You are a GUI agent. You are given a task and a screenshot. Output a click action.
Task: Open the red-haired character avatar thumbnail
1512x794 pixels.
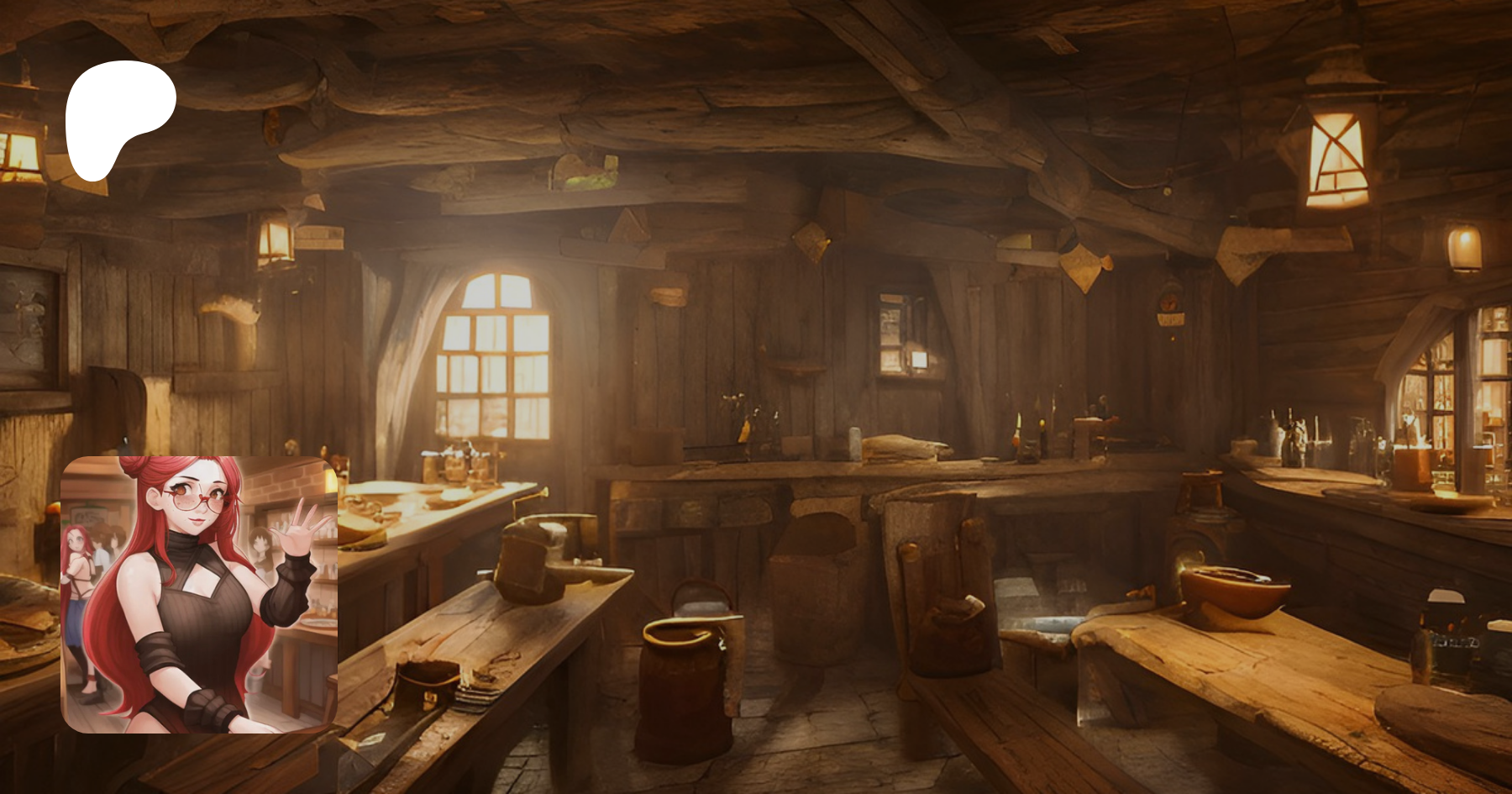click(x=199, y=594)
